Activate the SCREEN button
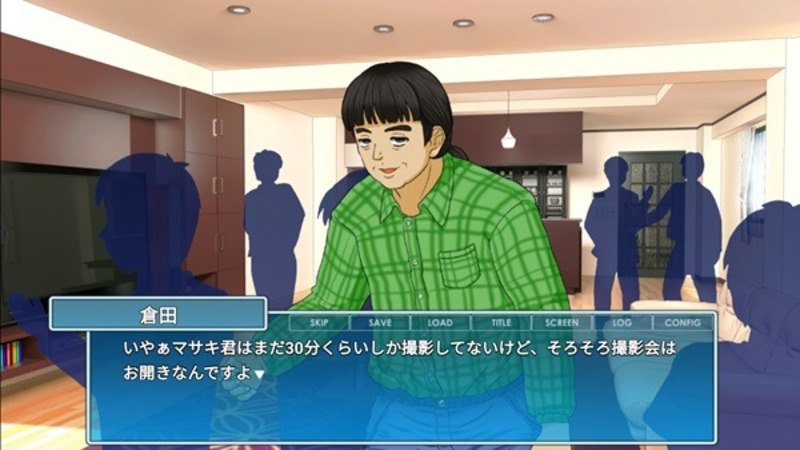 [x=562, y=323]
